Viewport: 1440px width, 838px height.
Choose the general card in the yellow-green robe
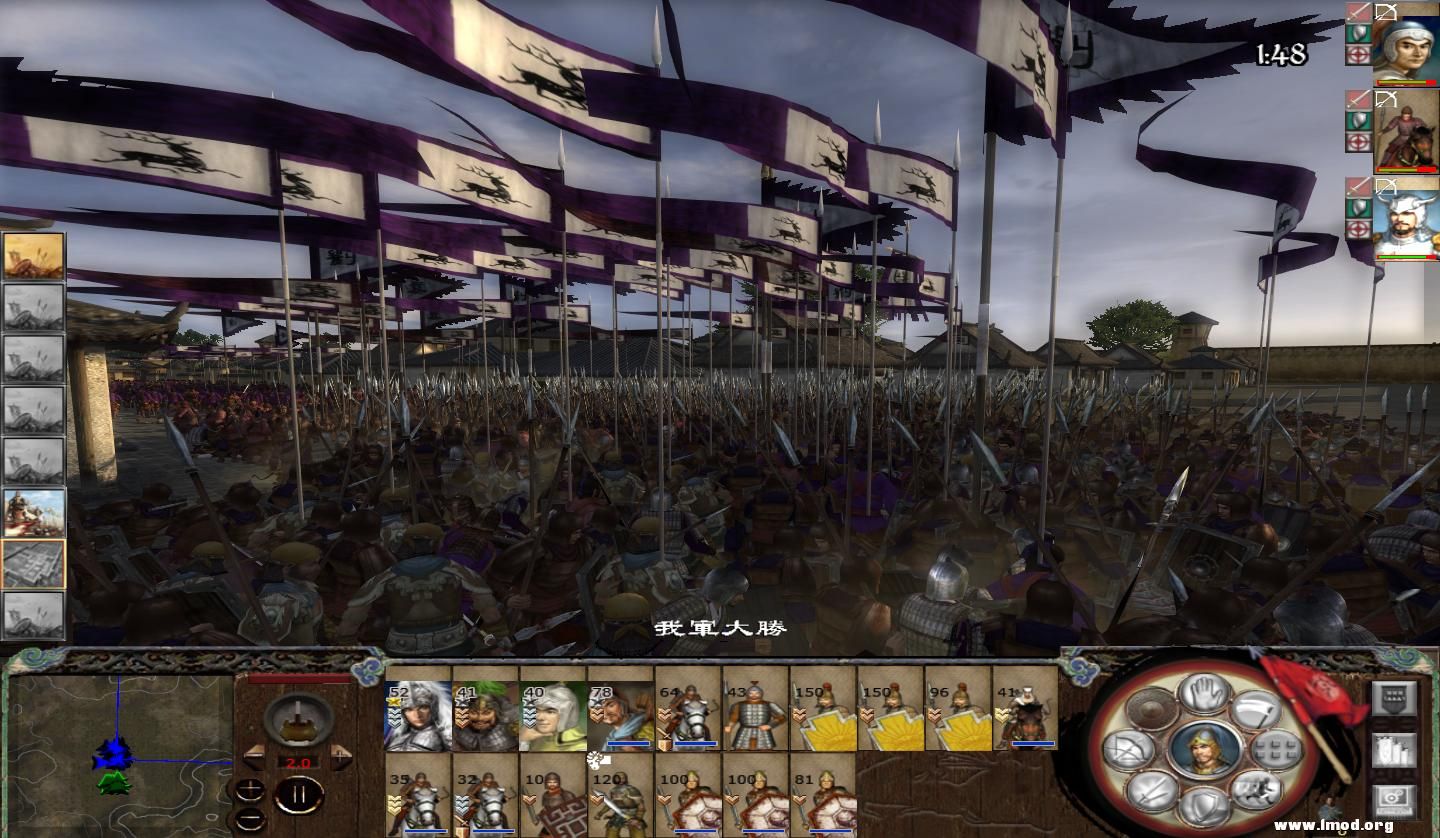tap(553, 716)
